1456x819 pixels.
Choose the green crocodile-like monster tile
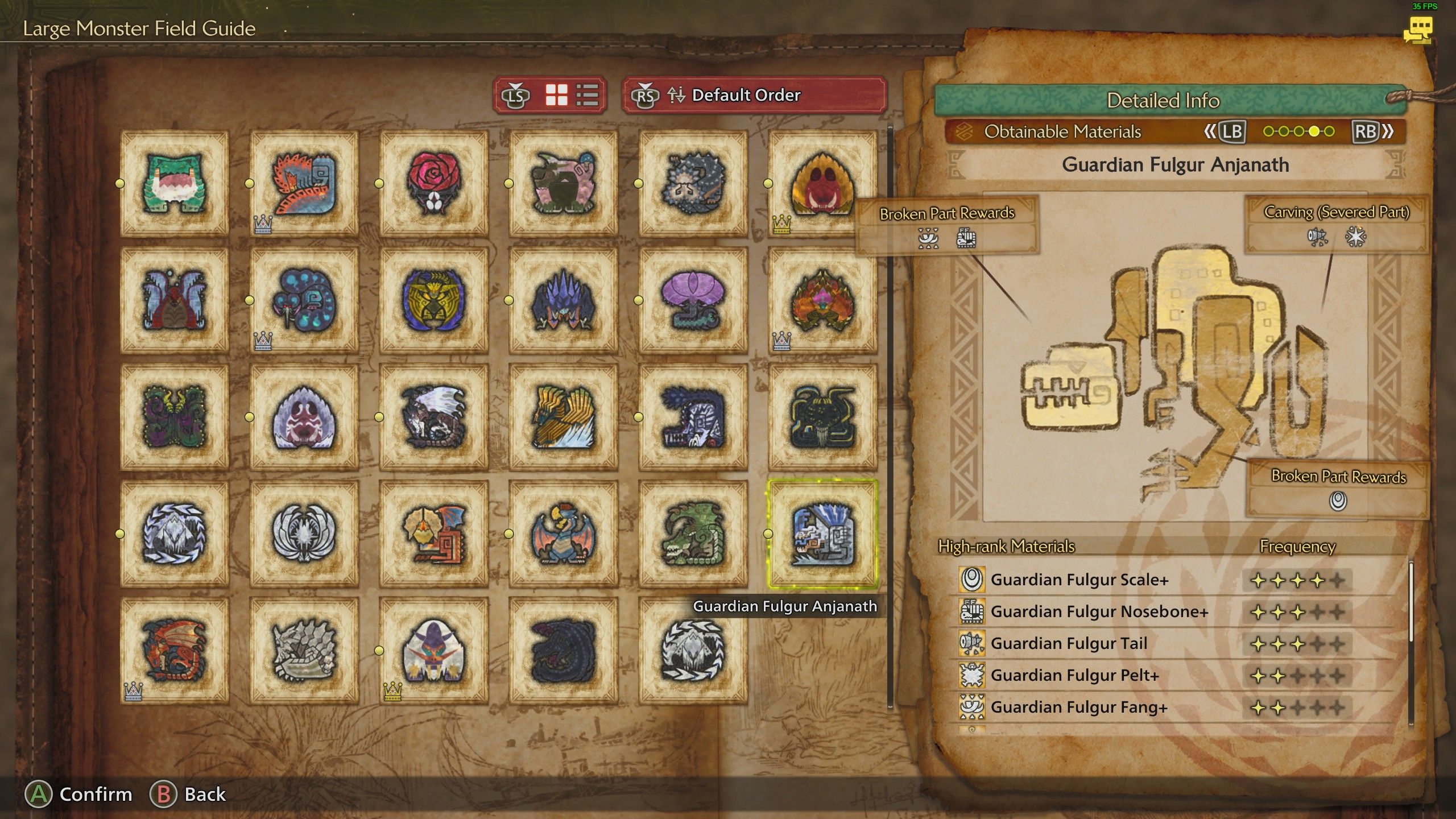pos(693,533)
